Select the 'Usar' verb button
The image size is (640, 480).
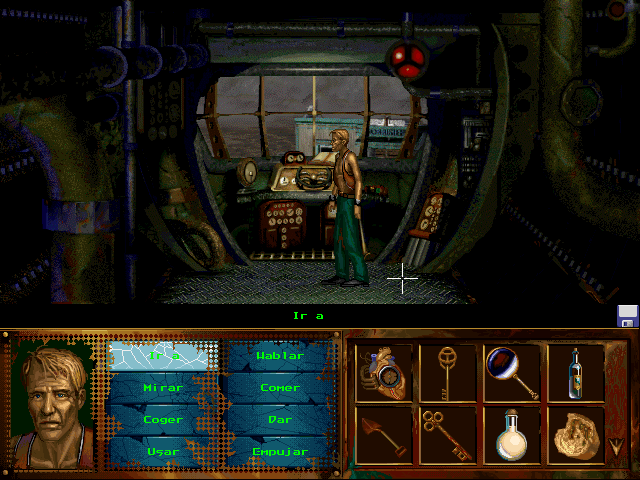tap(162, 451)
